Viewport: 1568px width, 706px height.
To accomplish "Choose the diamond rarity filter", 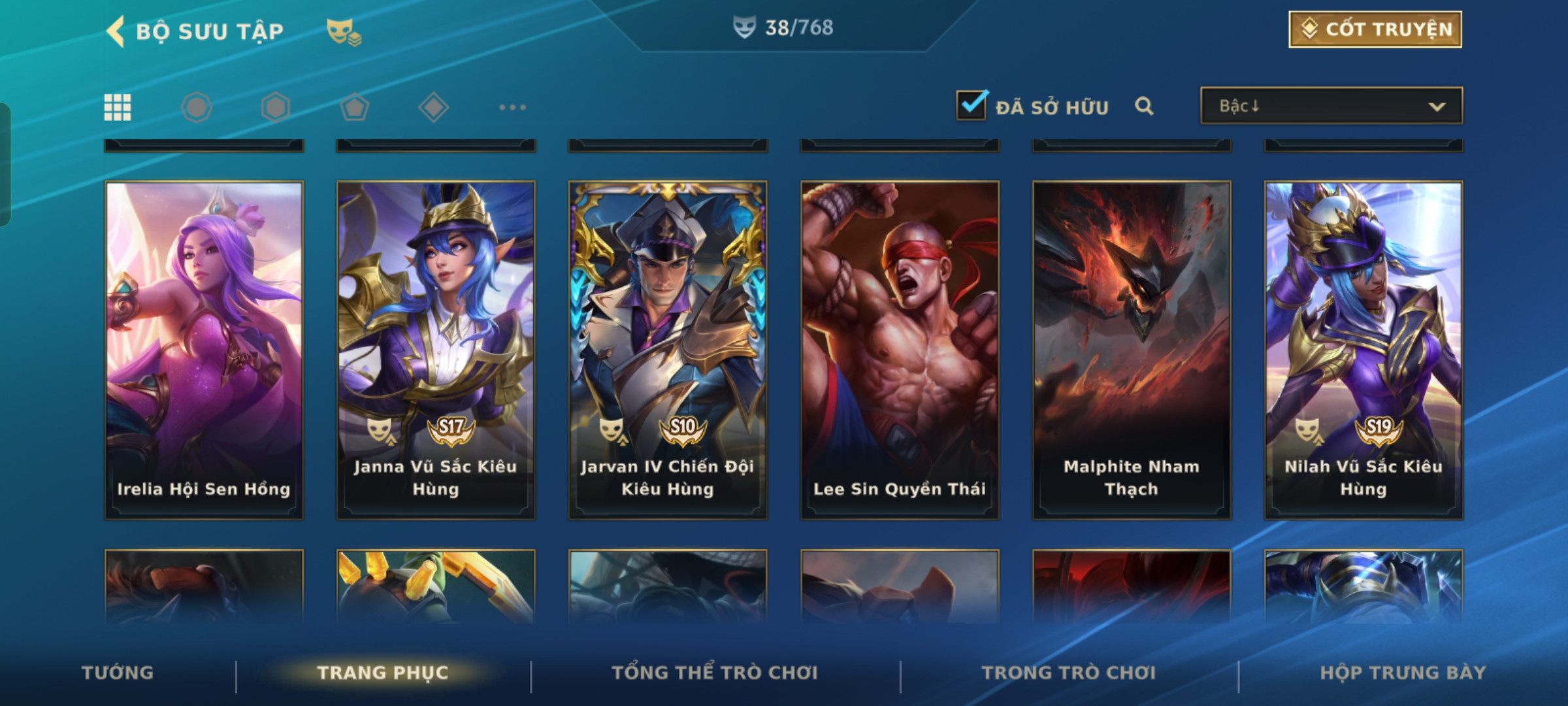I will [x=433, y=107].
